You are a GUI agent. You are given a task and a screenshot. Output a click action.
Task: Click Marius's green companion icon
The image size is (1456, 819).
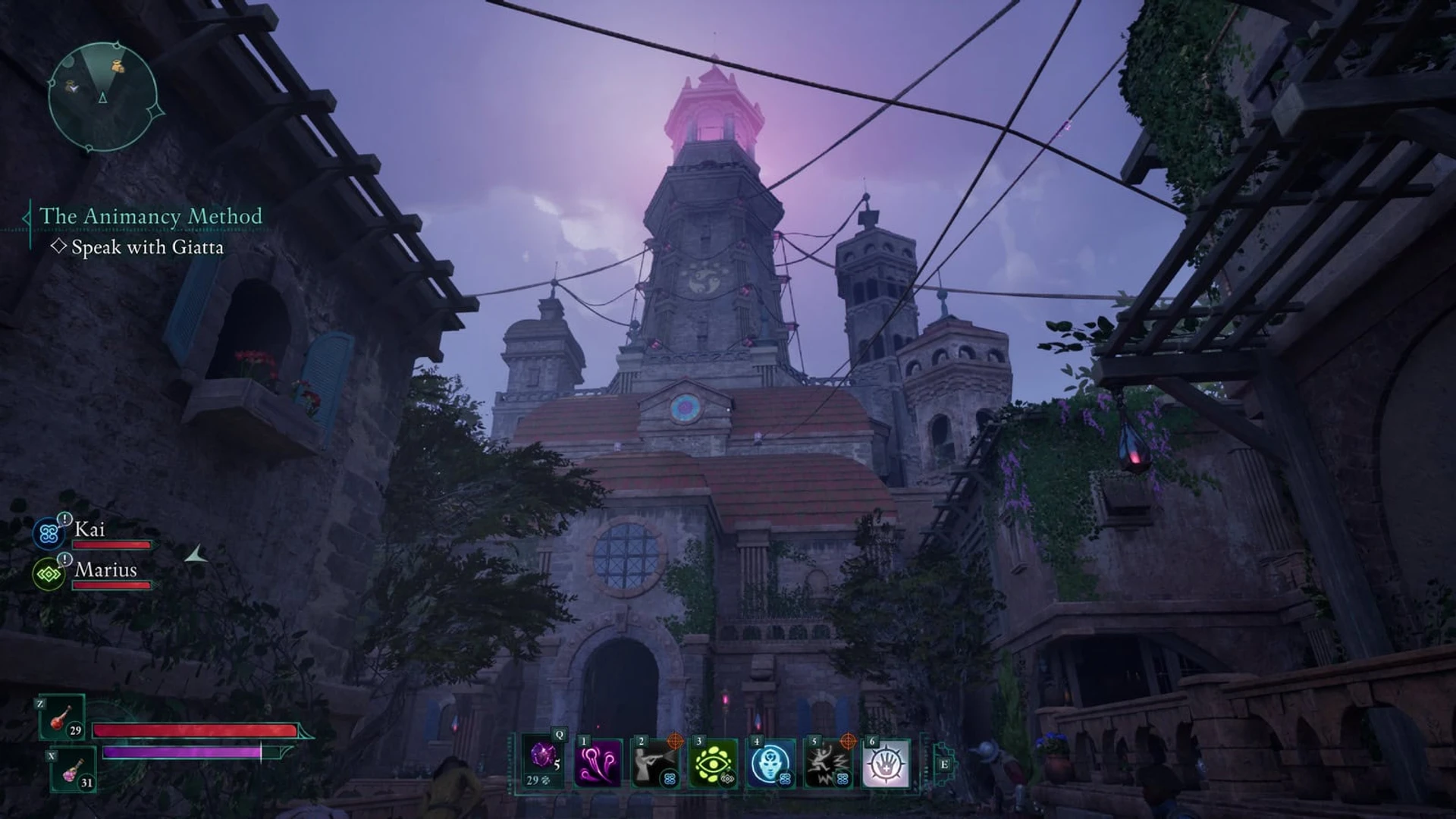pyautogui.click(x=49, y=575)
